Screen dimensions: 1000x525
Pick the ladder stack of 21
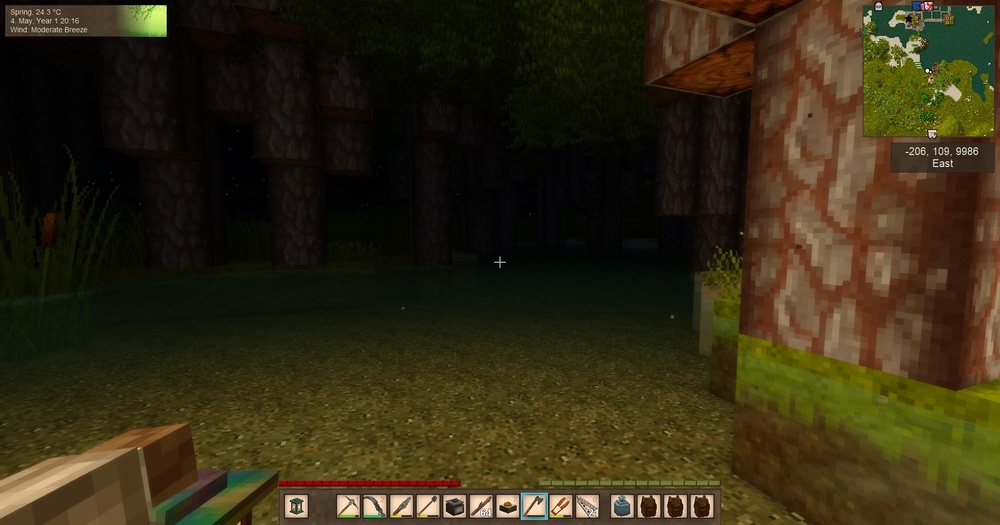click(x=588, y=507)
